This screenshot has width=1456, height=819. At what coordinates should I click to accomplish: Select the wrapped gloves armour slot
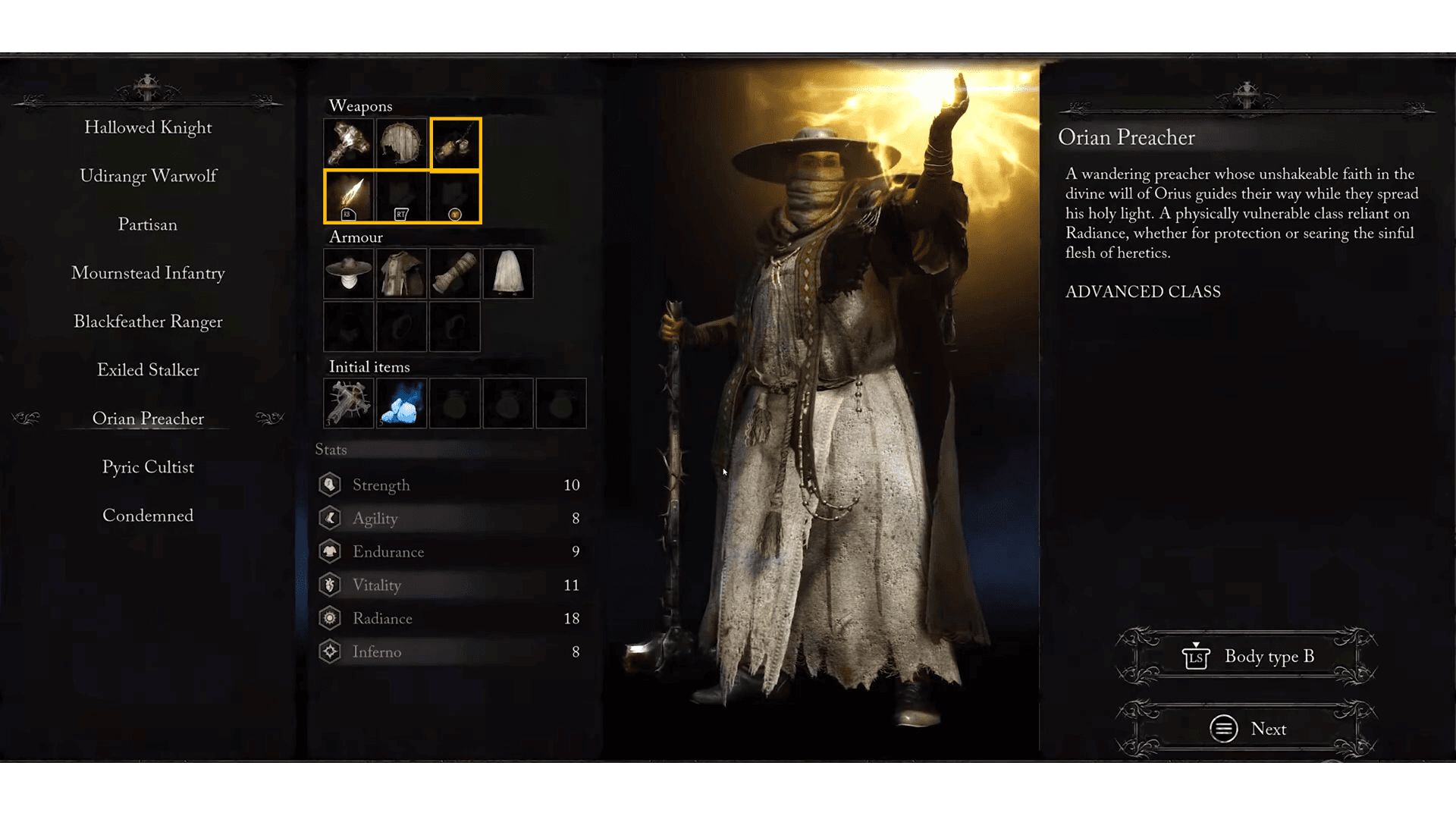click(455, 273)
